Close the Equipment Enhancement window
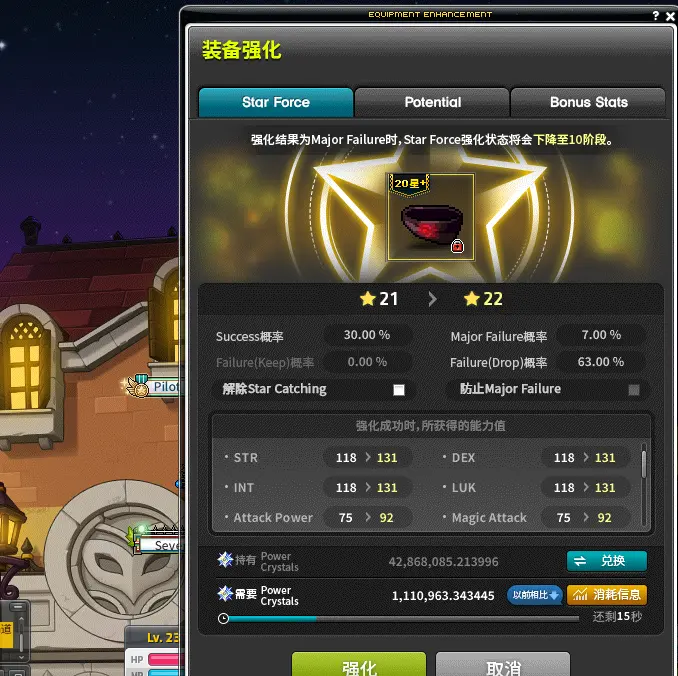Image resolution: width=678 pixels, height=676 pixels. 670,15
